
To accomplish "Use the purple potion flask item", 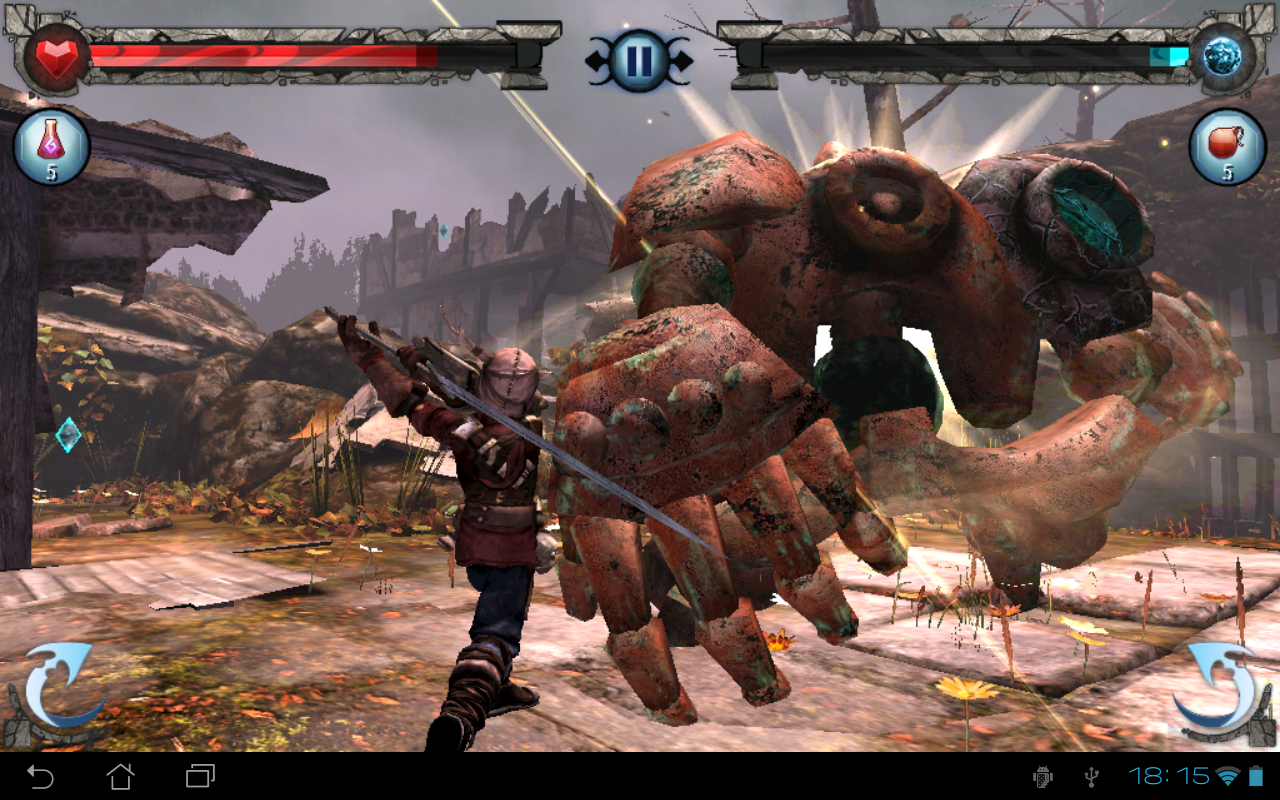I will pos(51,147).
